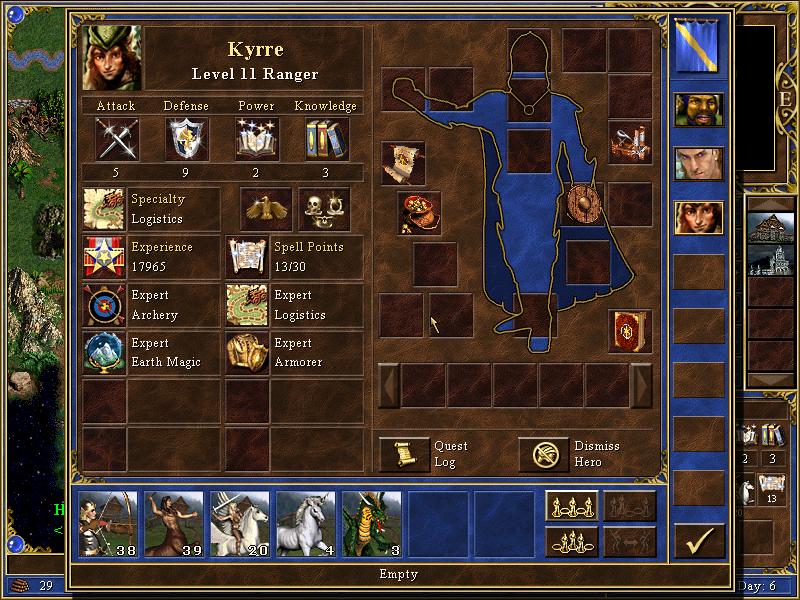Viewport: 800px width, 600px height.
Task: Open the spellbook in the equipment panel
Action: [x=630, y=331]
